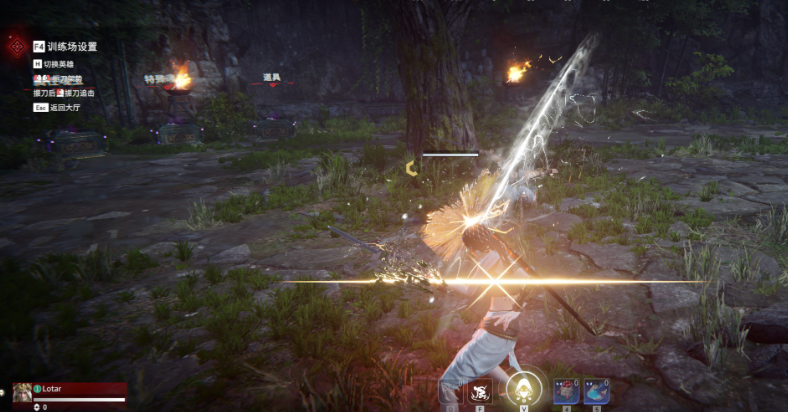Click Lotar's character portrait
Image resolution: width=788 pixels, height=412 pixels.
[22, 392]
